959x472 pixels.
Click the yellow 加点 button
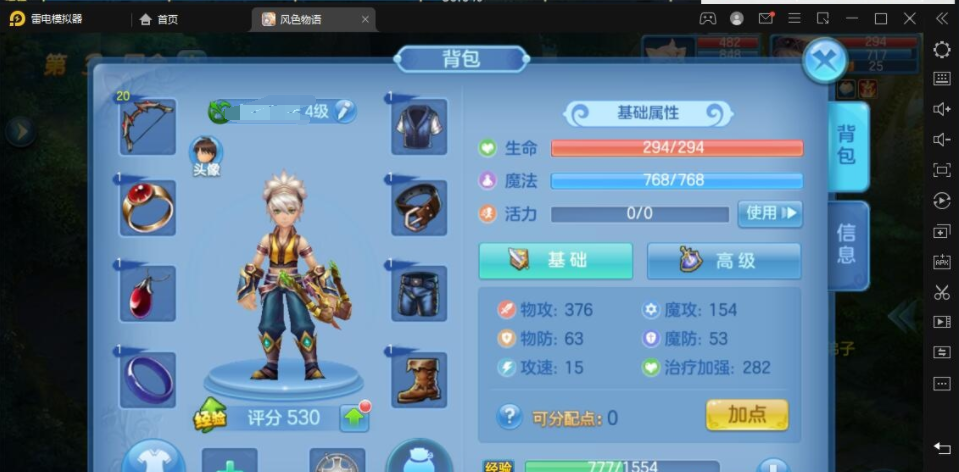(x=746, y=415)
